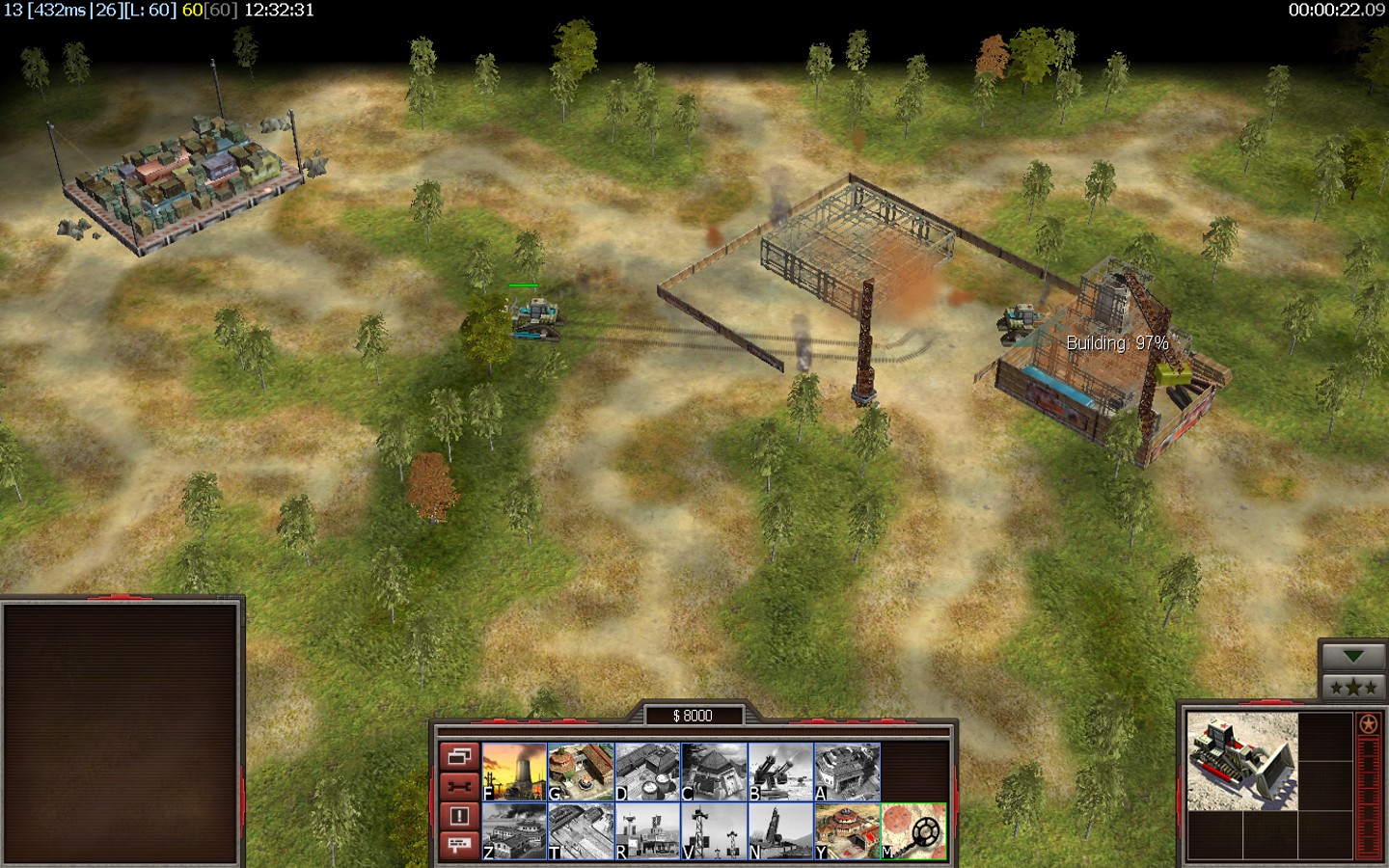
Task: Choose the Airfield runway build icon (T)
Action: click(581, 831)
